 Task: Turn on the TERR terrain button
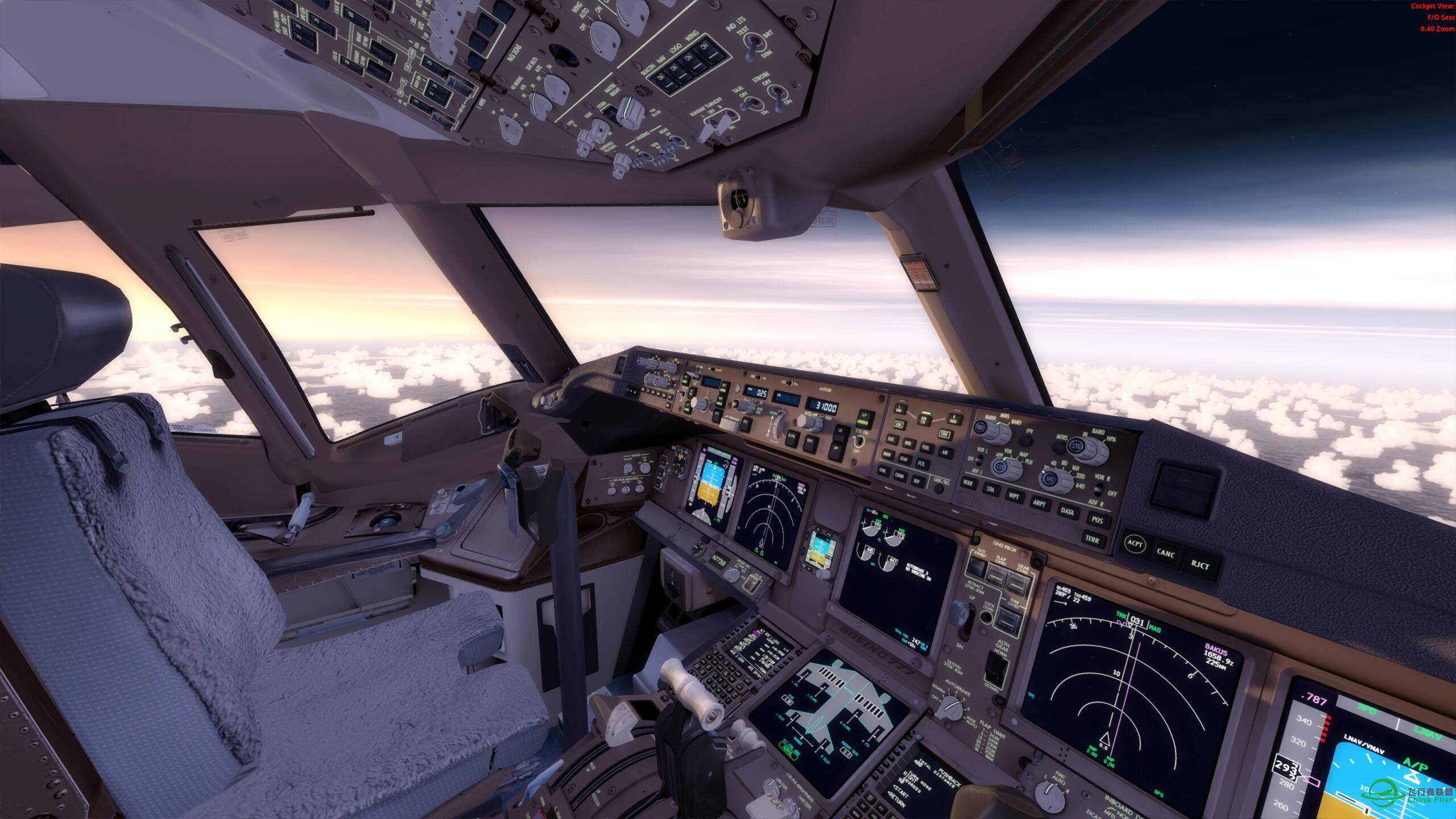pyautogui.click(x=1092, y=539)
